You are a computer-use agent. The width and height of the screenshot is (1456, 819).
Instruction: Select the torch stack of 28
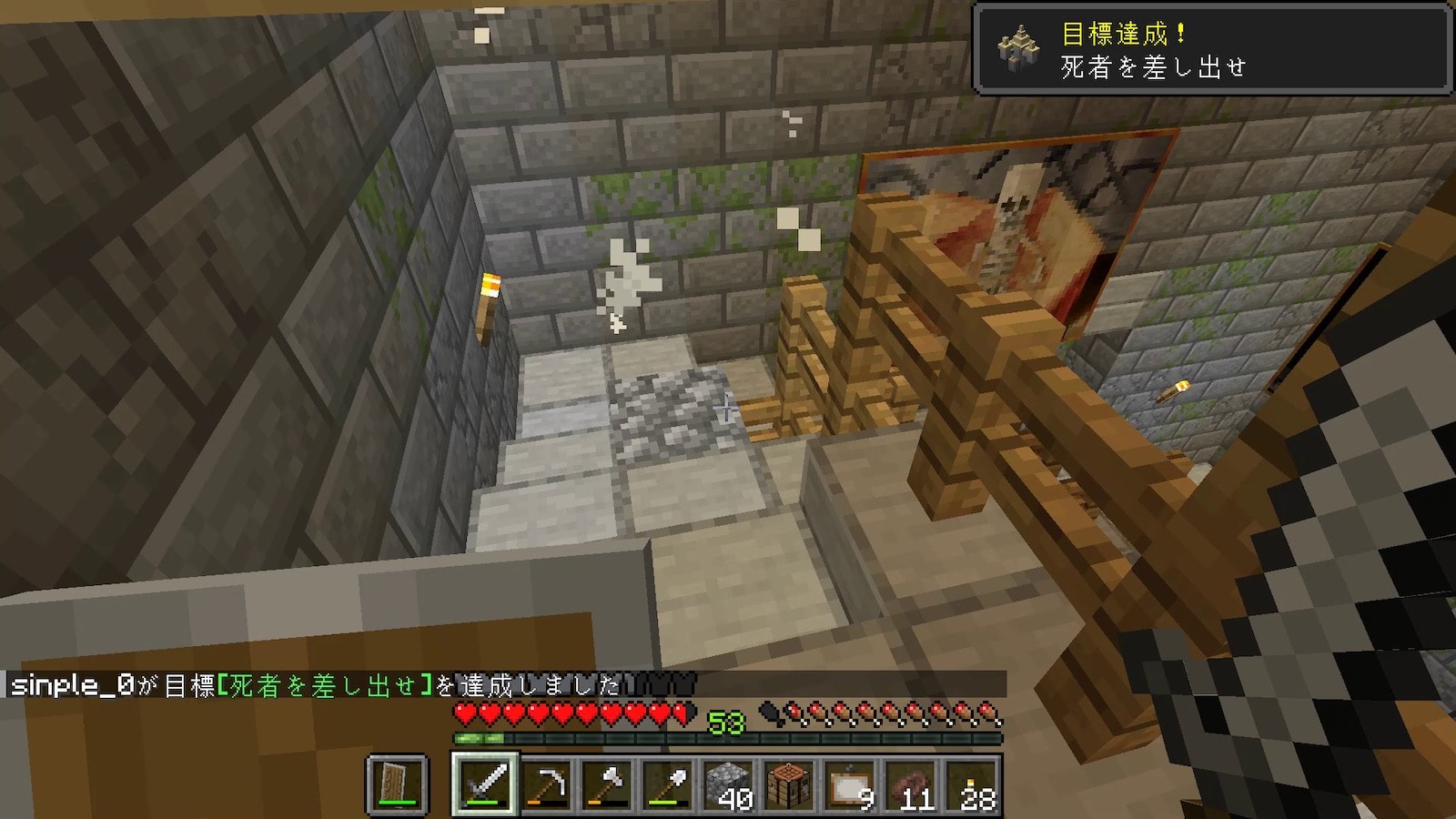tap(973, 783)
